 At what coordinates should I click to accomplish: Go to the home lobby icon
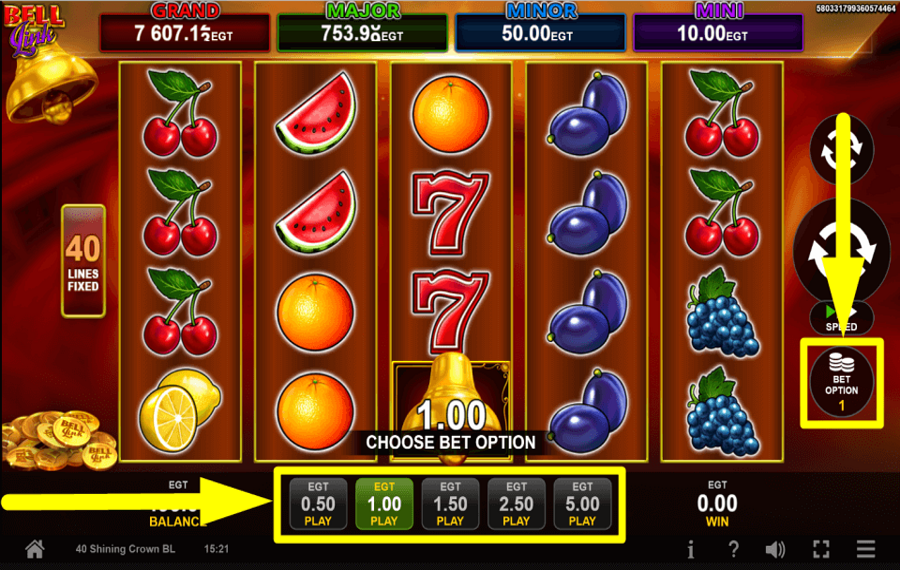pos(35,549)
